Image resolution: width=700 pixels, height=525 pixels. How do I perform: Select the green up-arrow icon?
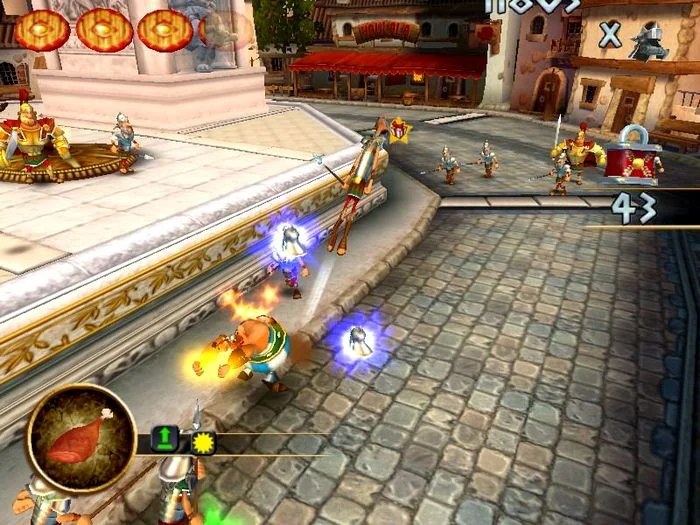click(163, 438)
